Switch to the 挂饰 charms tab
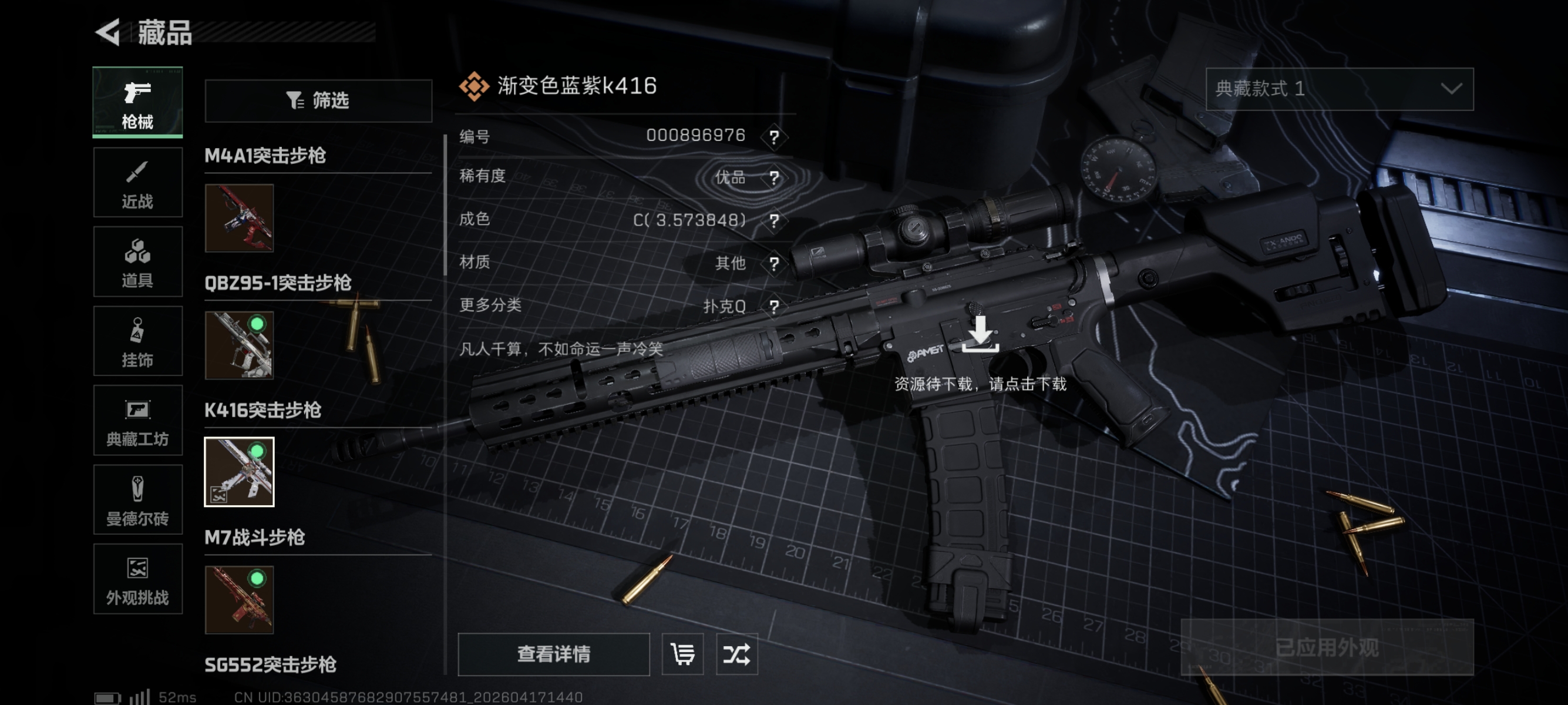The width and height of the screenshot is (1568, 705). 137,341
